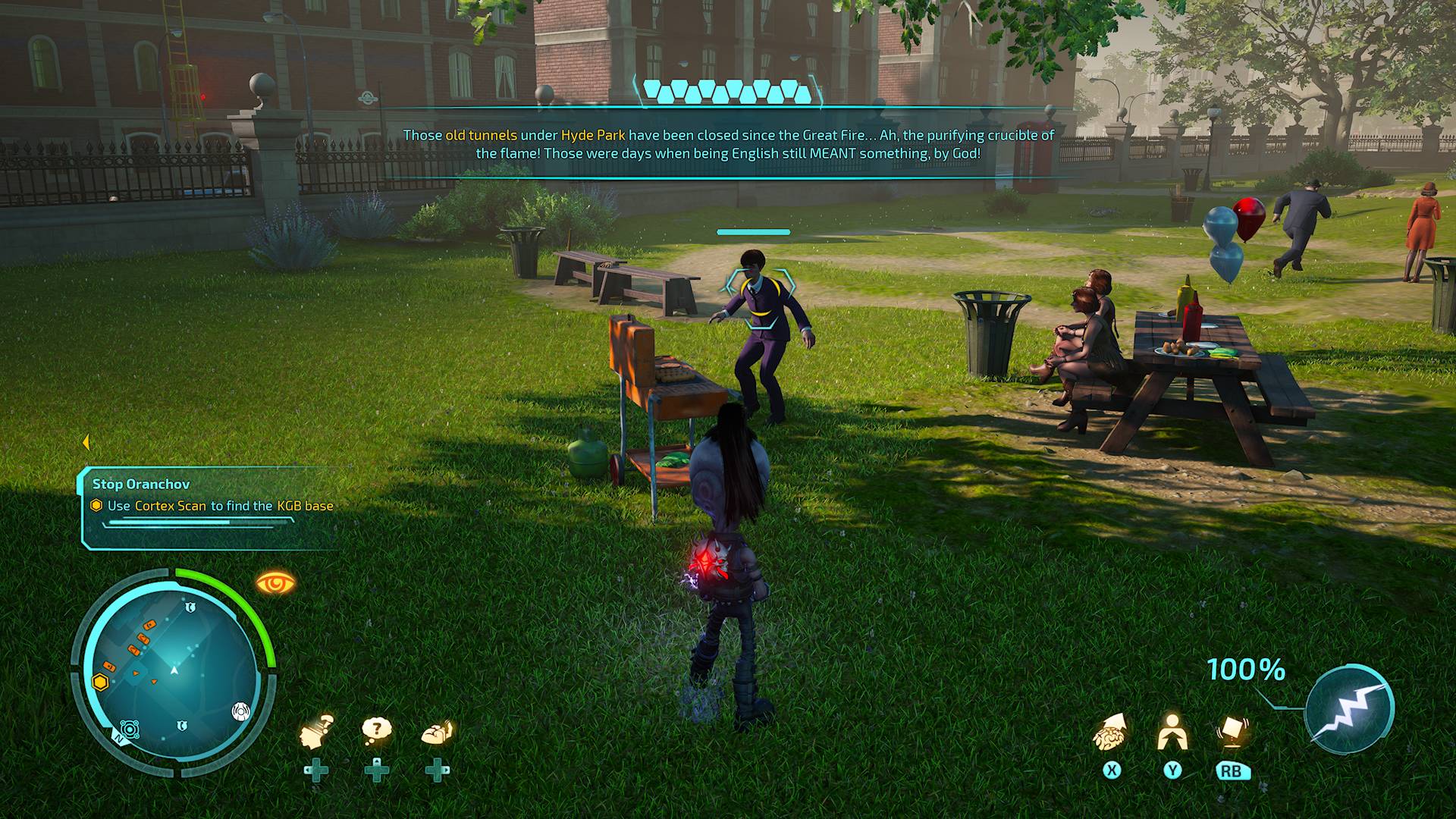Collapse objective panel with the yellow arrow
Viewport: 1456px width, 819px height.
(x=86, y=442)
